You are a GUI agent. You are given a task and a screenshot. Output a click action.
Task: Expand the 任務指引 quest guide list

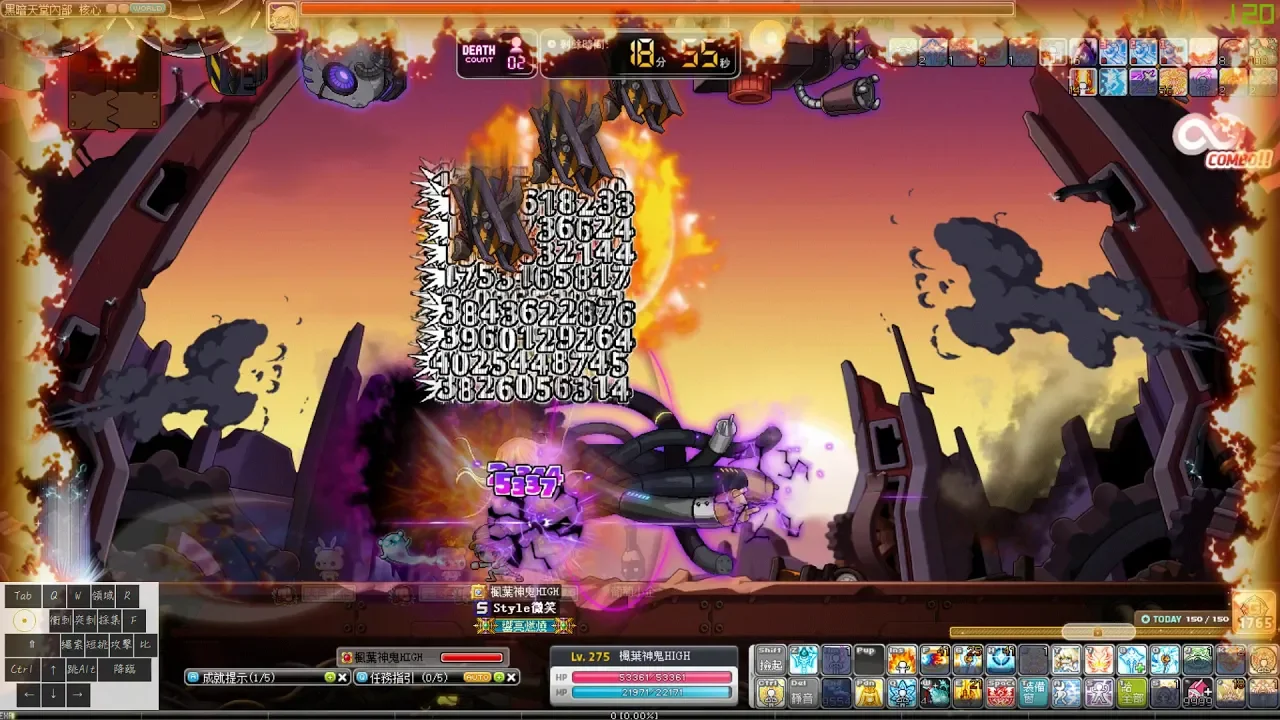[x=498, y=677]
